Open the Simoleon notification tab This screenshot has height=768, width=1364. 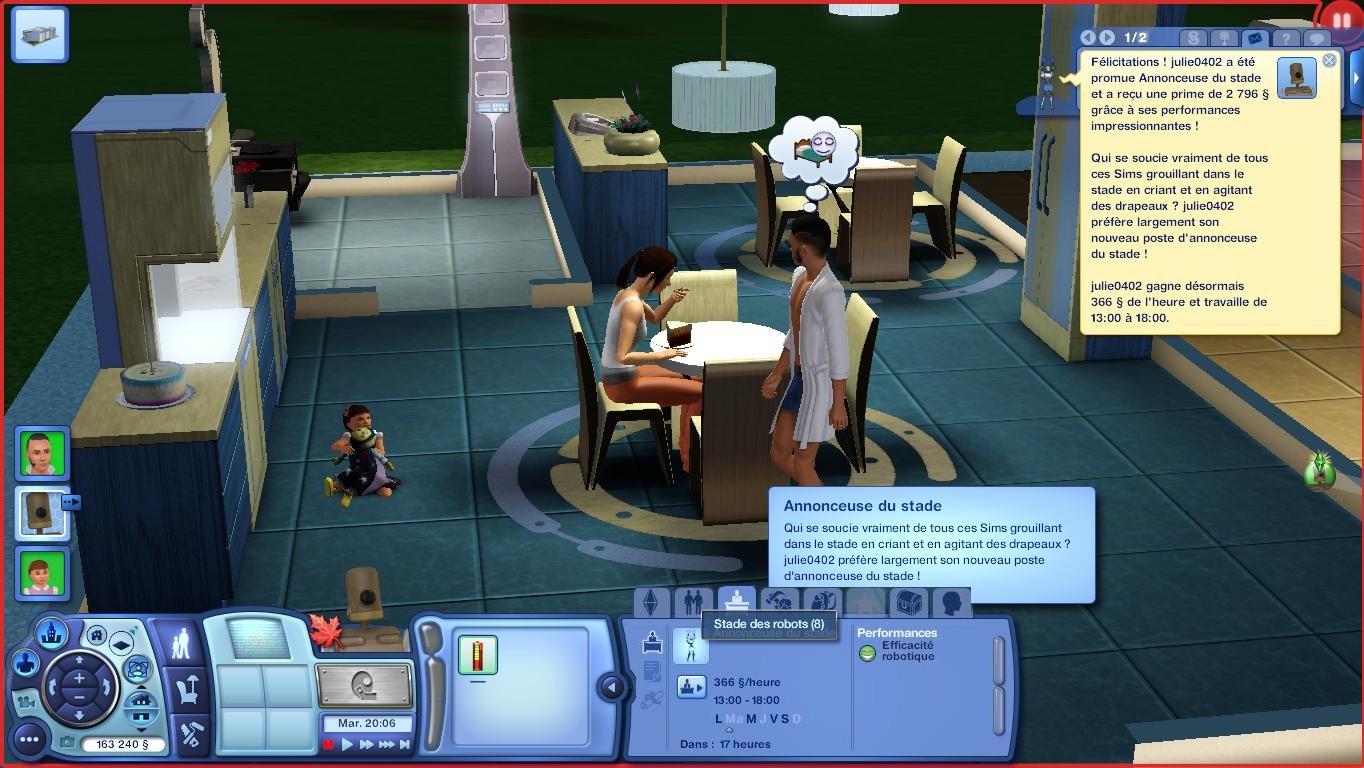click(x=1193, y=38)
